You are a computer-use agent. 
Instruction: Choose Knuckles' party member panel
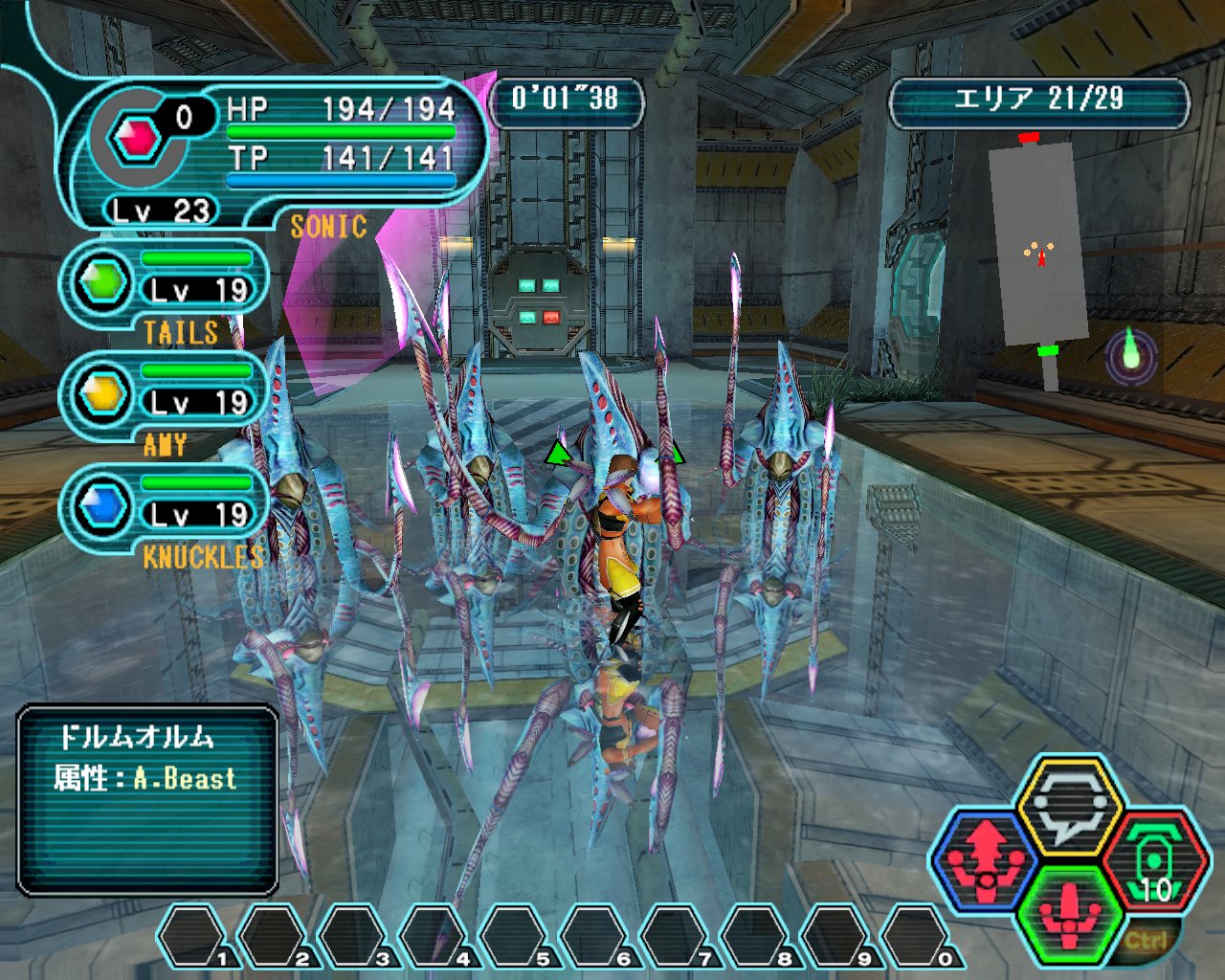pos(165,507)
